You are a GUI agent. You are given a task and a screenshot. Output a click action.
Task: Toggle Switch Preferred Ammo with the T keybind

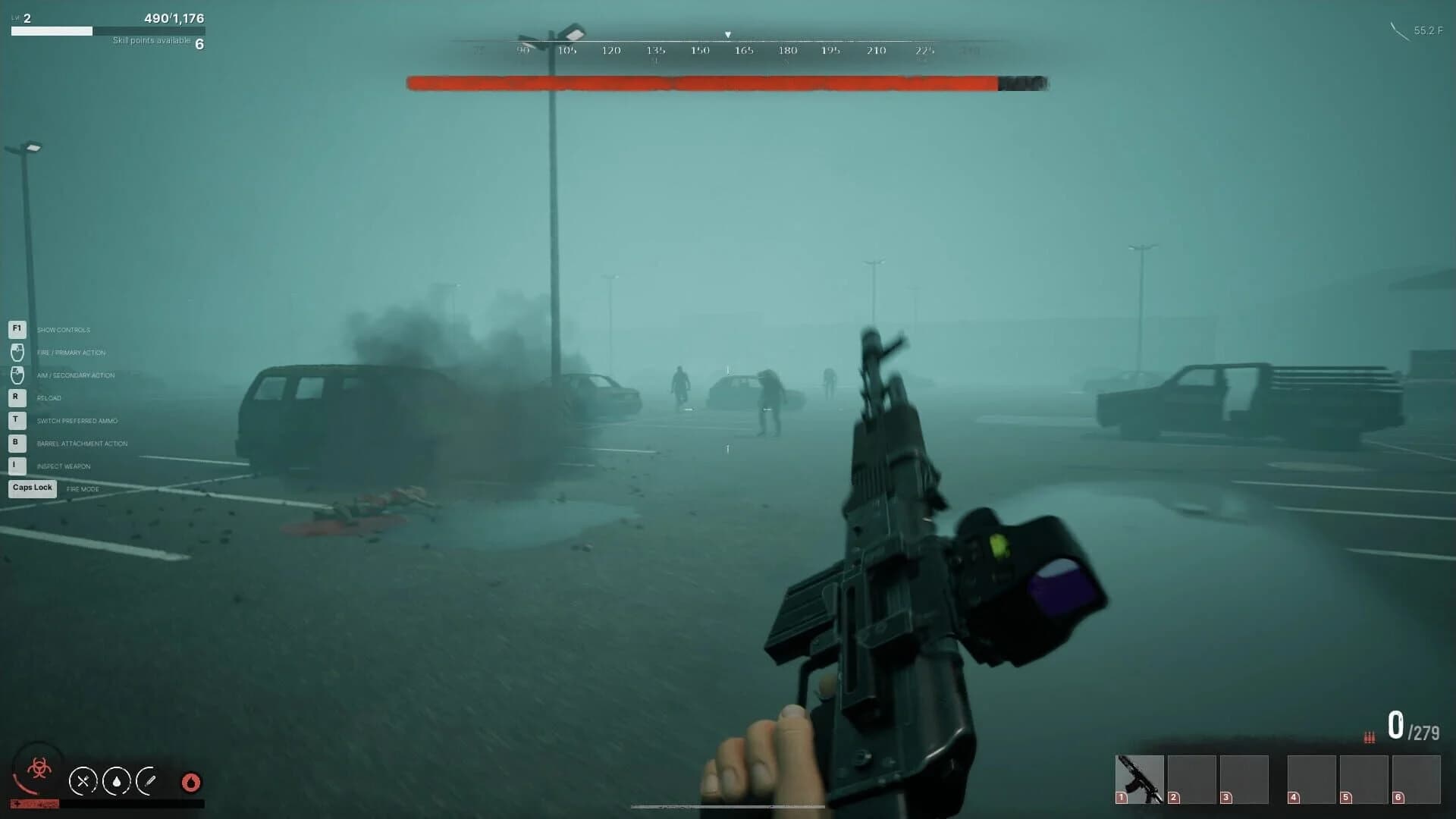(x=16, y=420)
